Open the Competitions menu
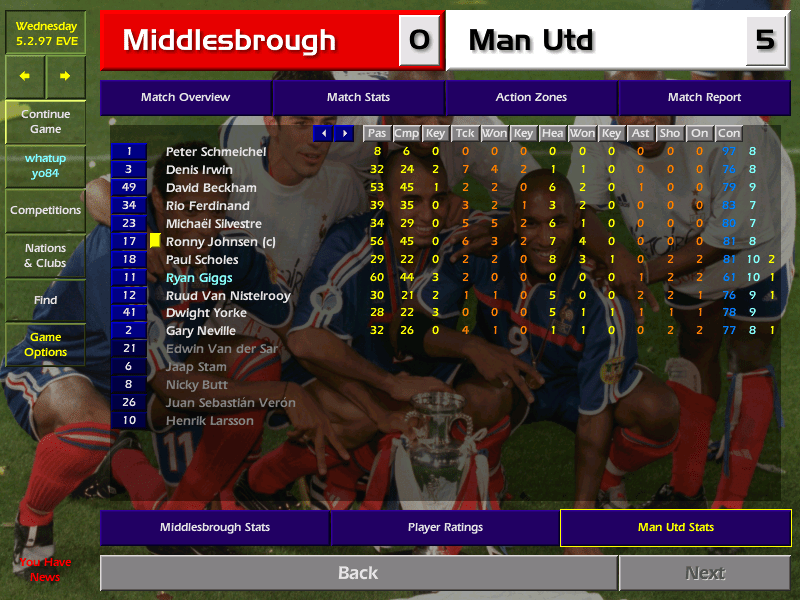 [45, 210]
